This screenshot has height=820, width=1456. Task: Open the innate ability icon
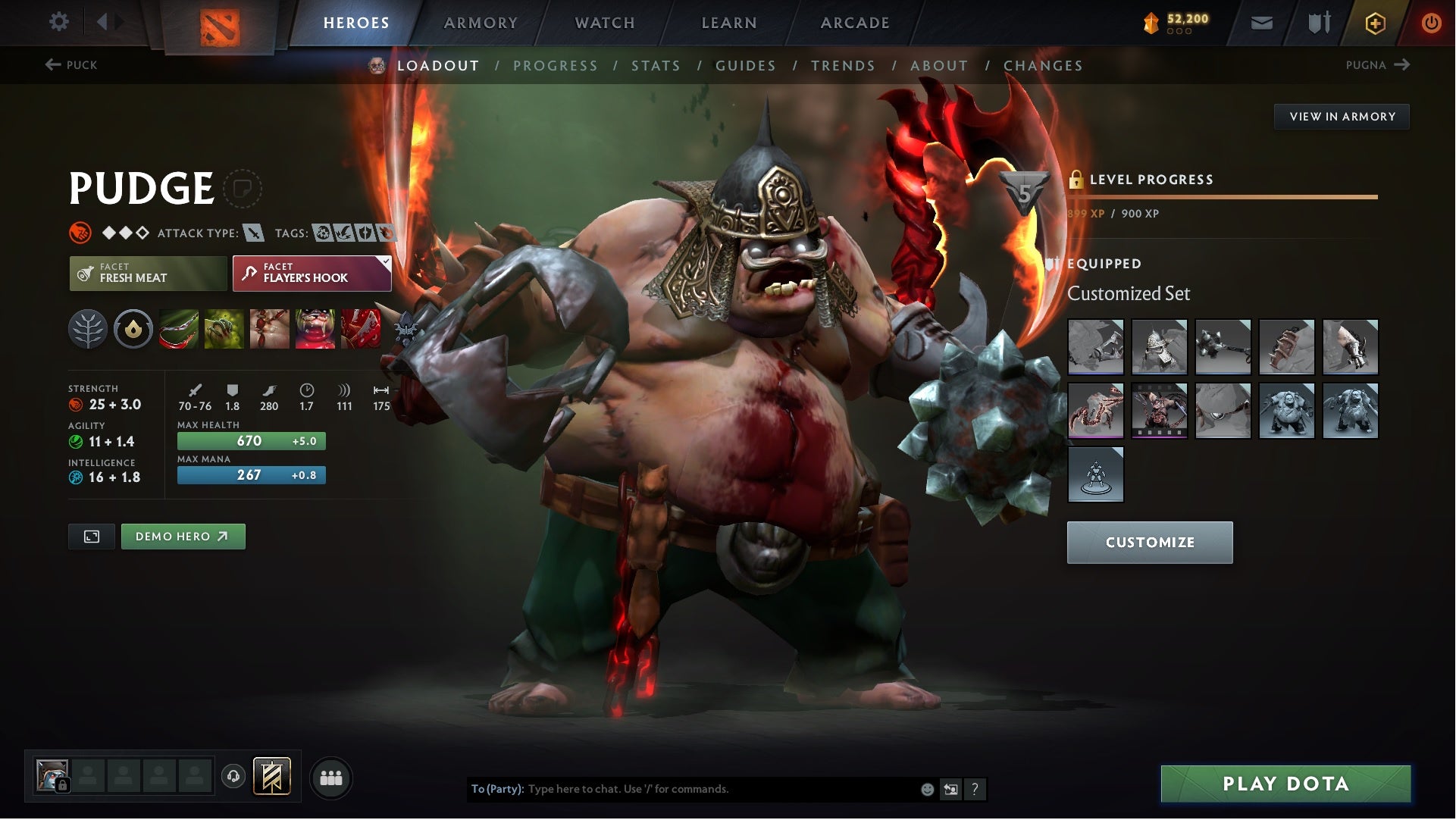click(89, 328)
